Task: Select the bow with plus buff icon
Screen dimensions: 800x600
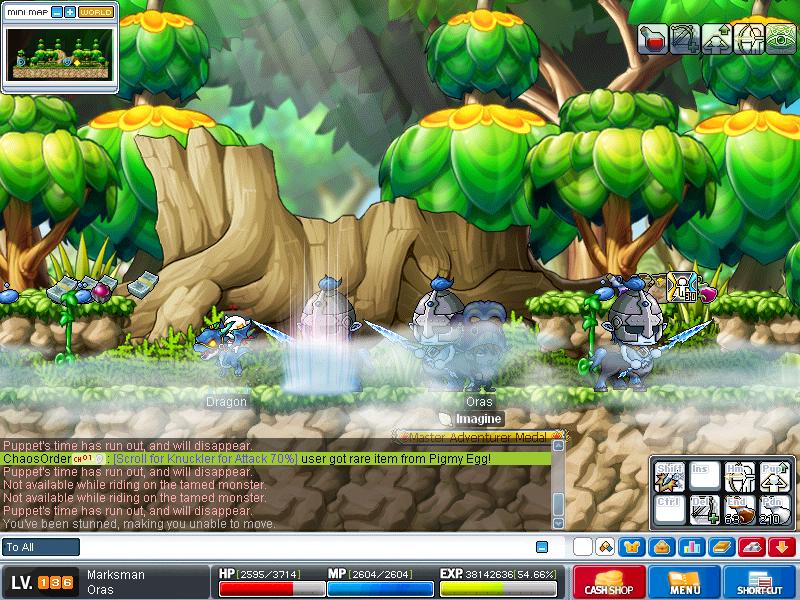Action: coord(685,39)
